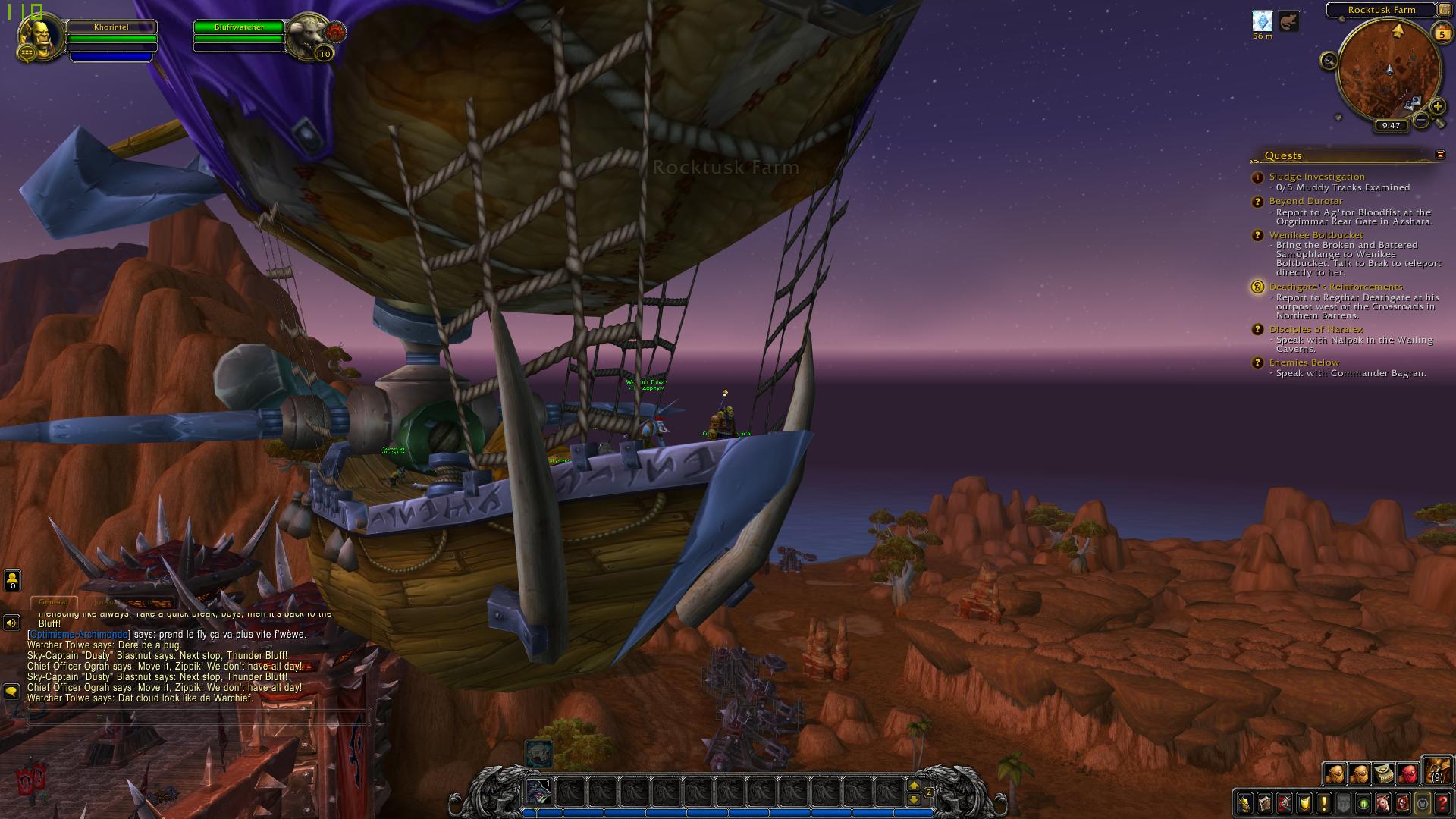1456x819 pixels.
Task: Open the chat menu speech bubble button
Action: [11, 692]
